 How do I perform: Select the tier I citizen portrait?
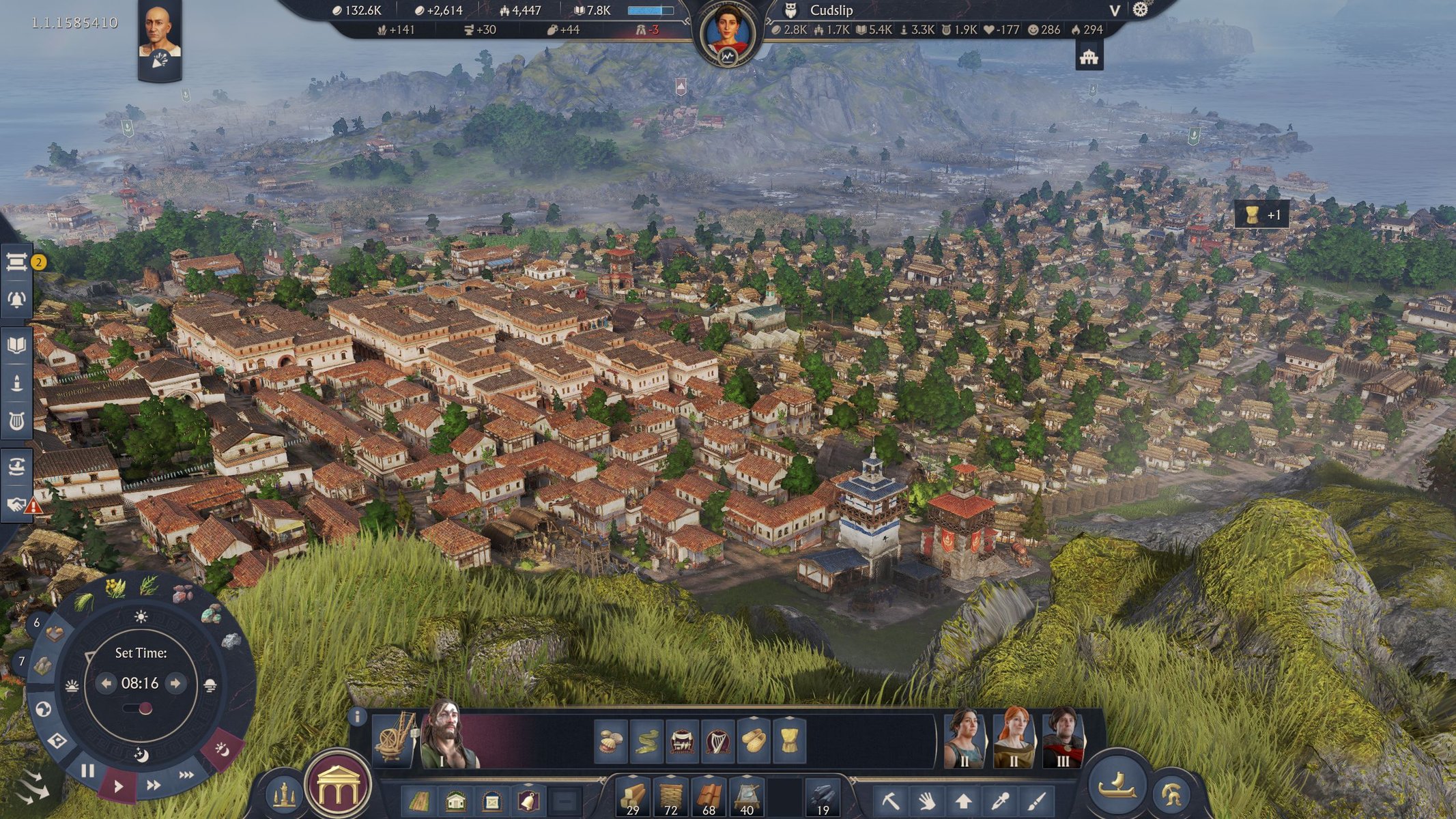[x=447, y=737]
